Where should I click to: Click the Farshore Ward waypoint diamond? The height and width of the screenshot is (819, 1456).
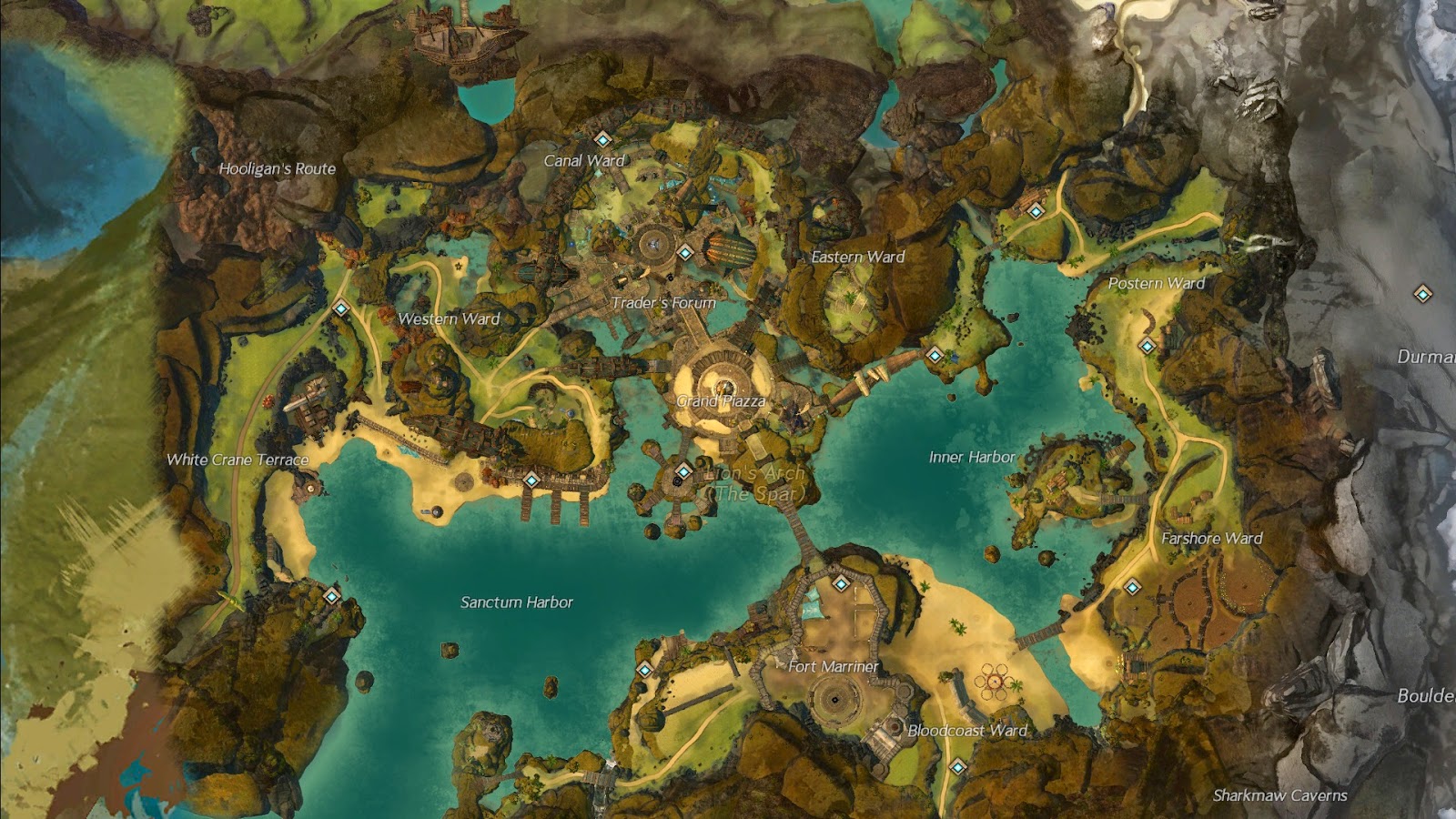point(1131,588)
